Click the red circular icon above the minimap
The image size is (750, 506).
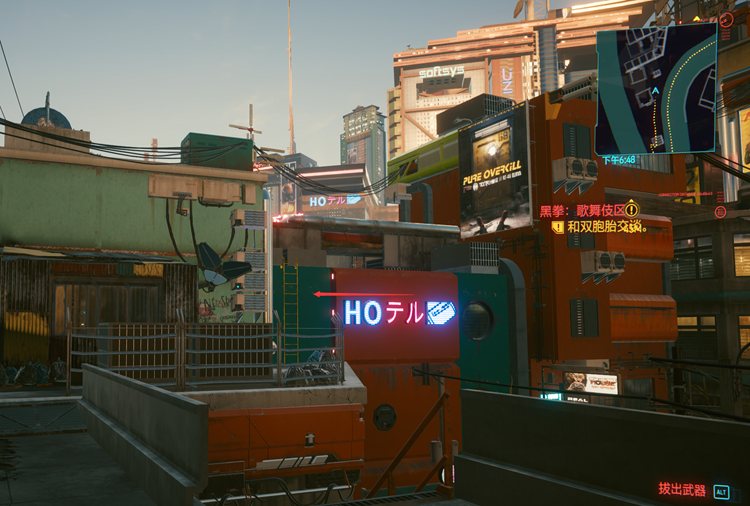(726, 19)
